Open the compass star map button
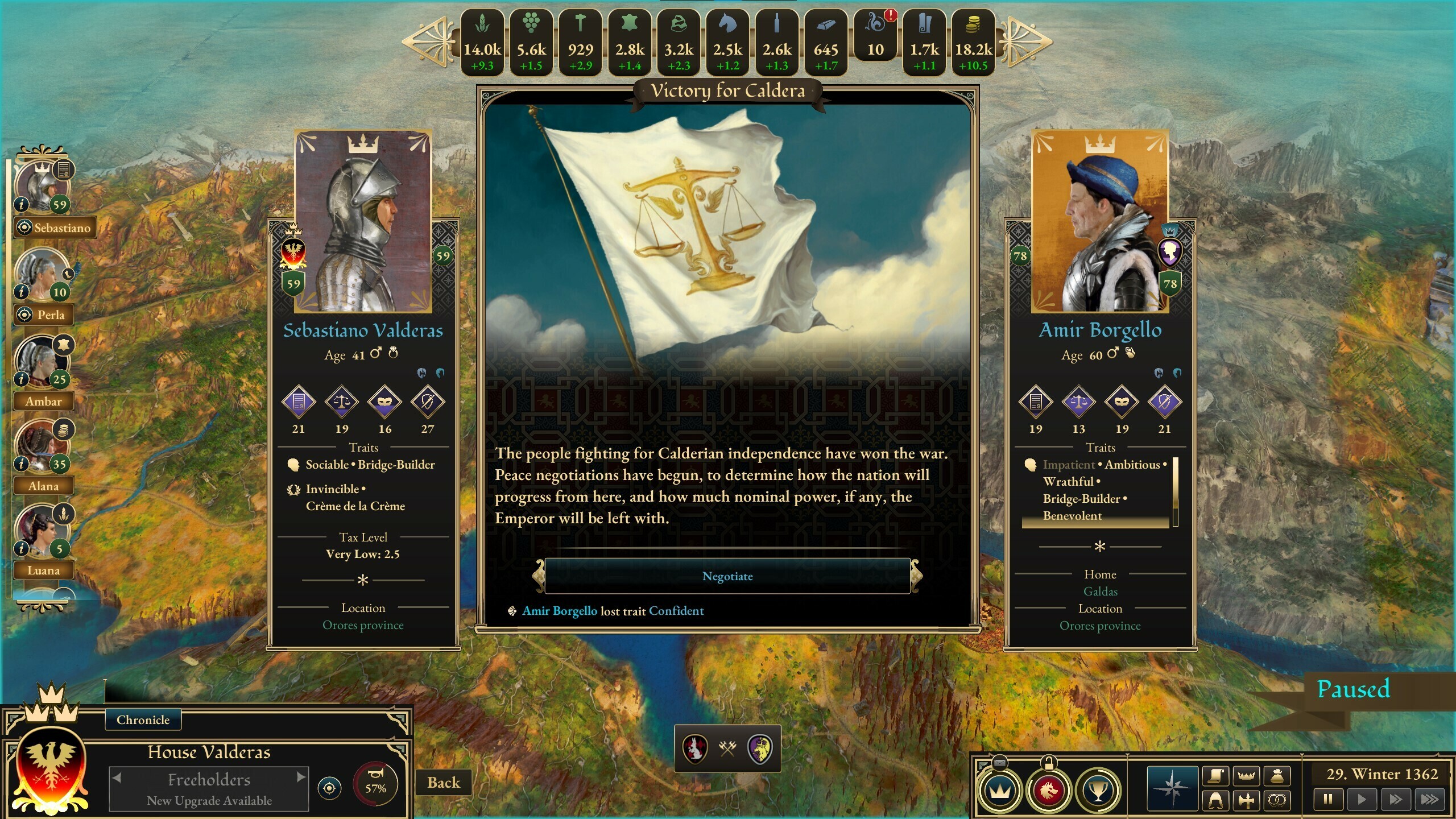Image resolution: width=1456 pixels, height=819 pixels. tap(1172, 788)
